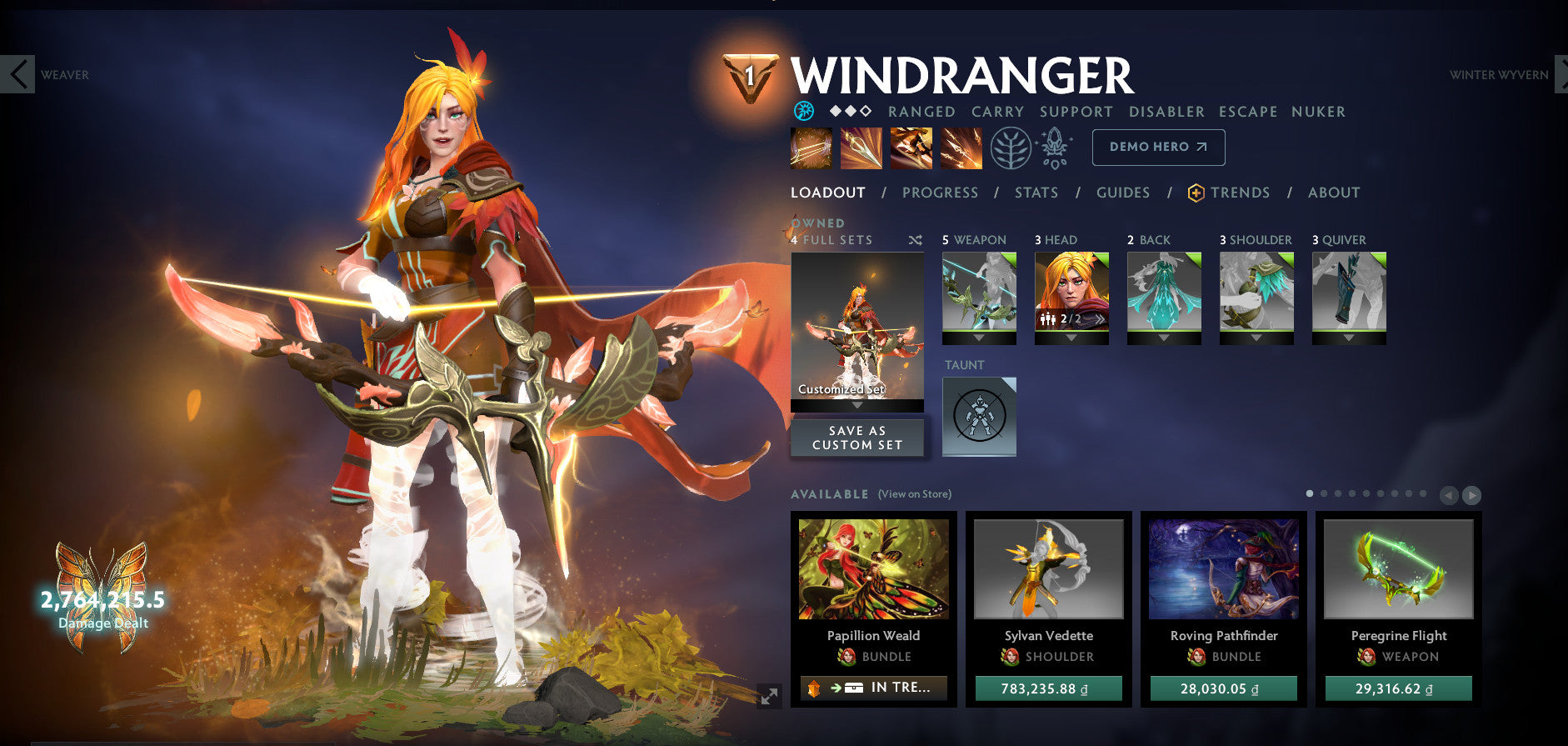Image resolution: width=1568 pixels, height=746 pixels.
Task: Open Windranger's talent tree icon
Action: (1009, 148)
